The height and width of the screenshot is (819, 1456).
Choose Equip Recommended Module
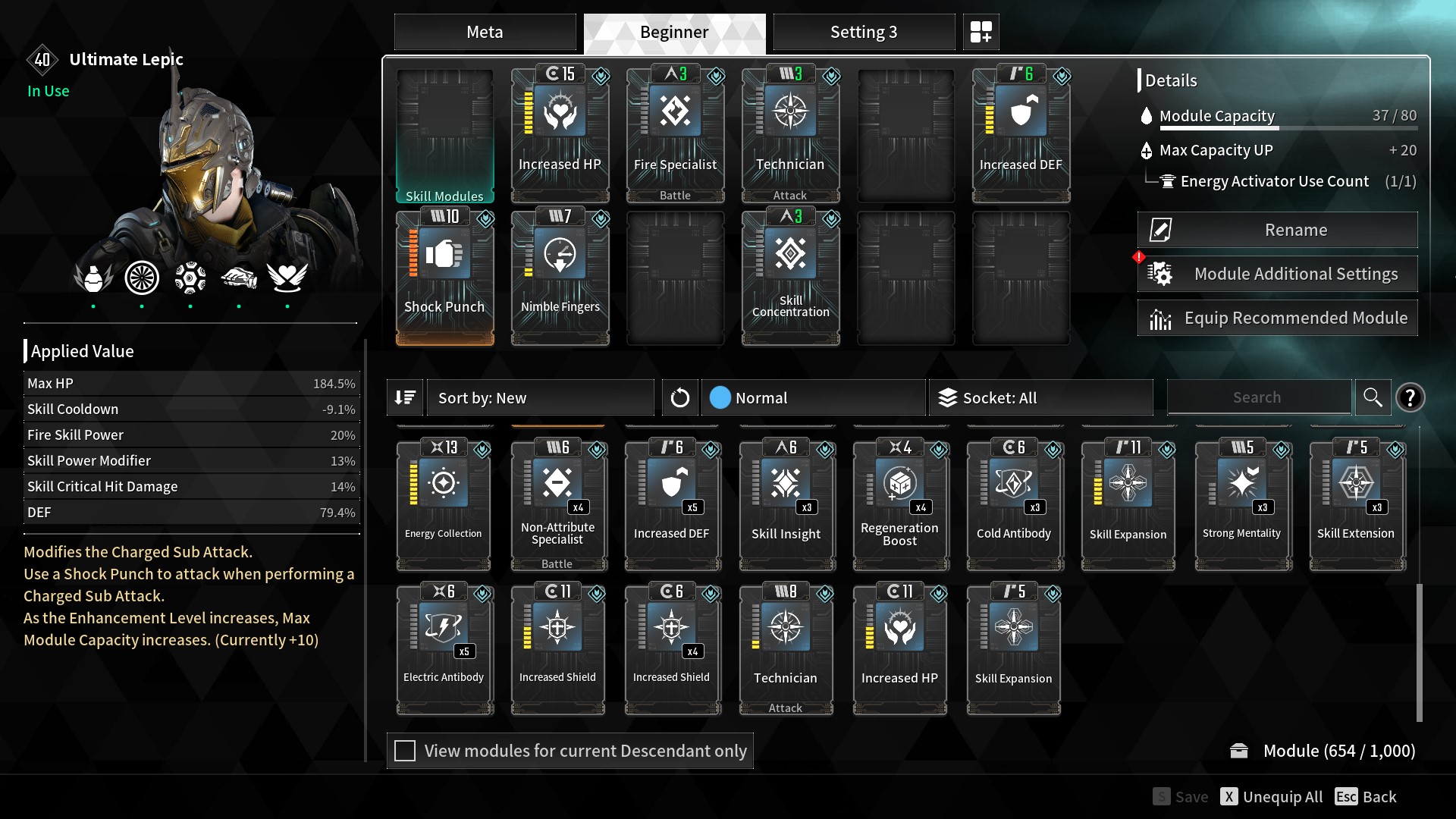[1277, 318]
